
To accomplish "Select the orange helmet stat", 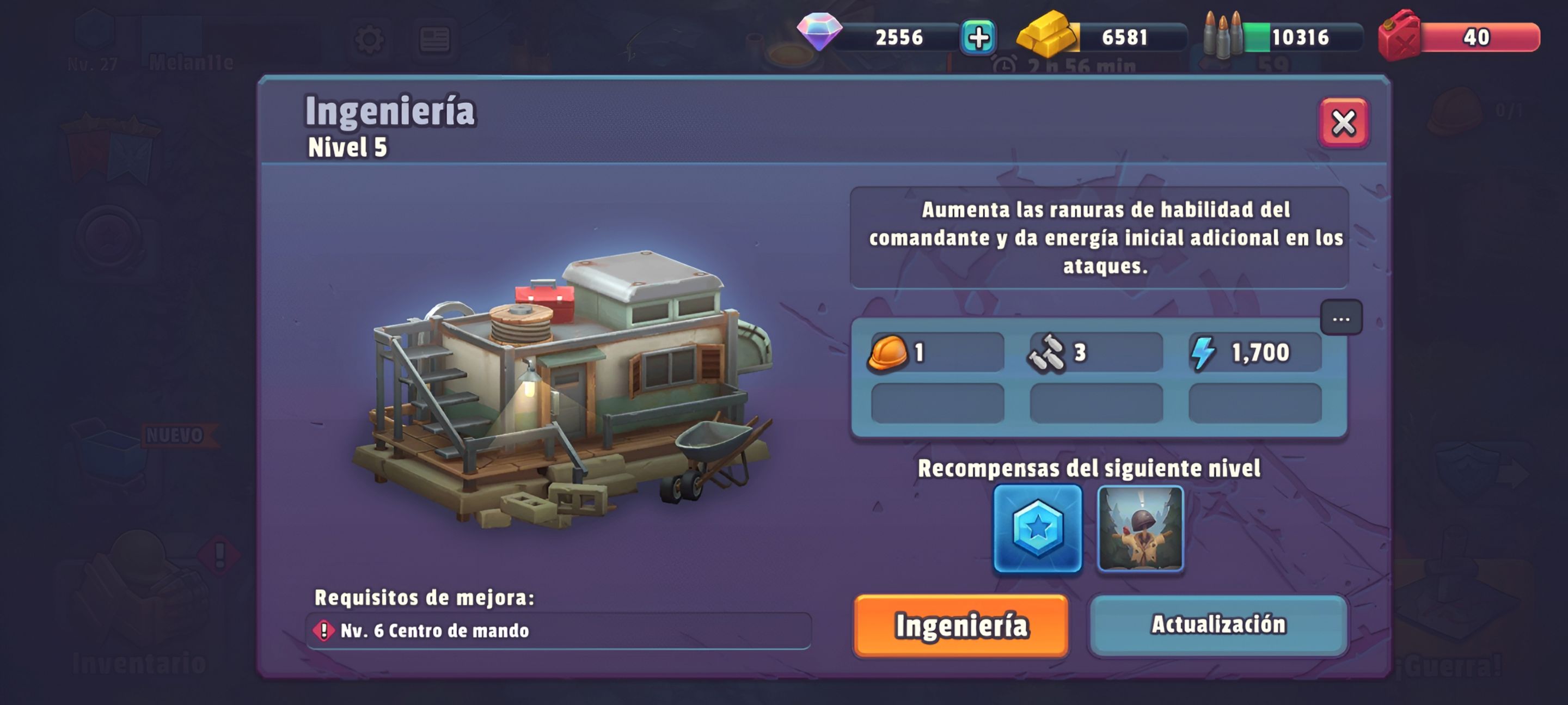I will [x=936, y=353].
